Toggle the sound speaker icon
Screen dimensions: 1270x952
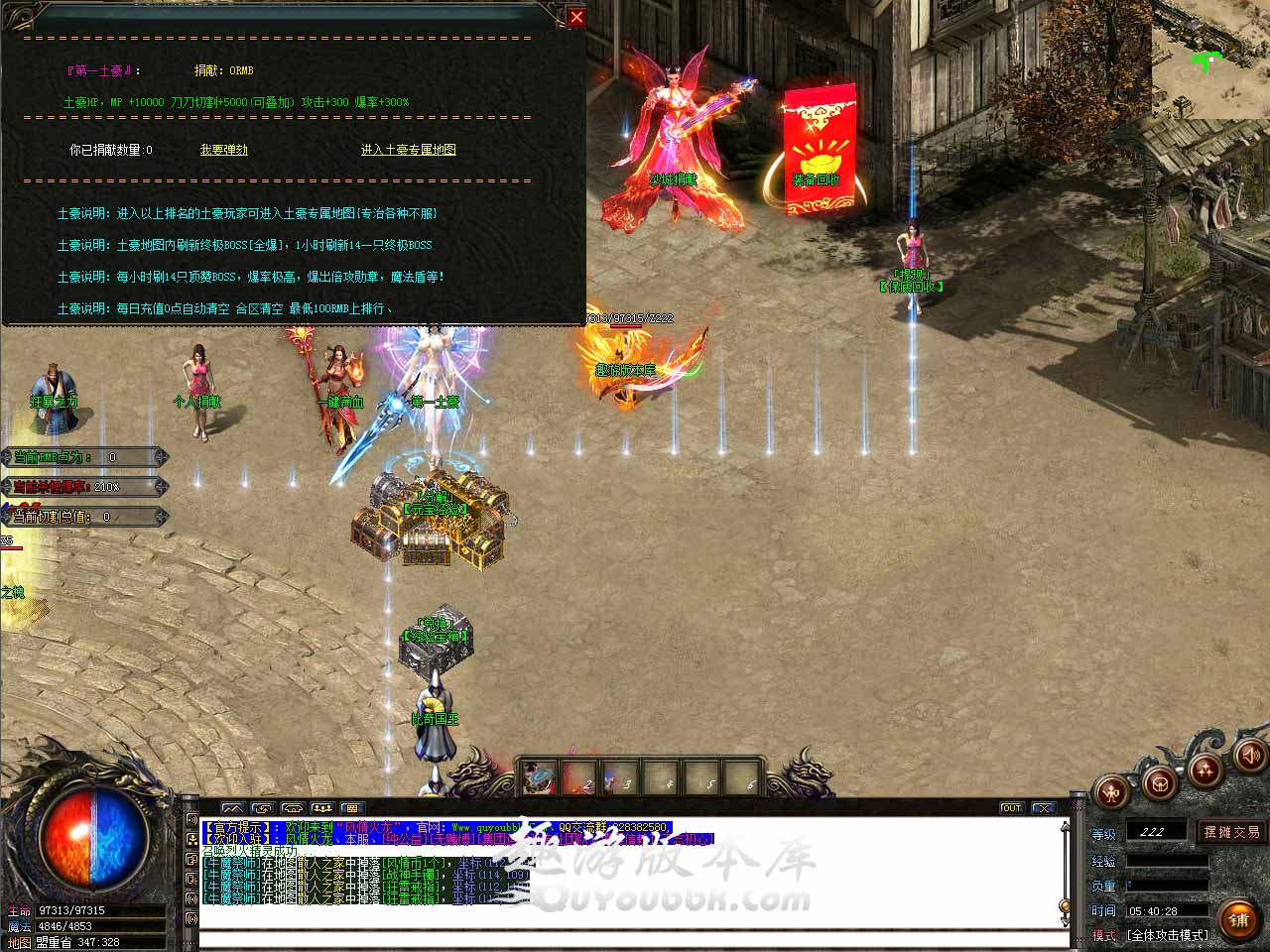[1250, 757]
